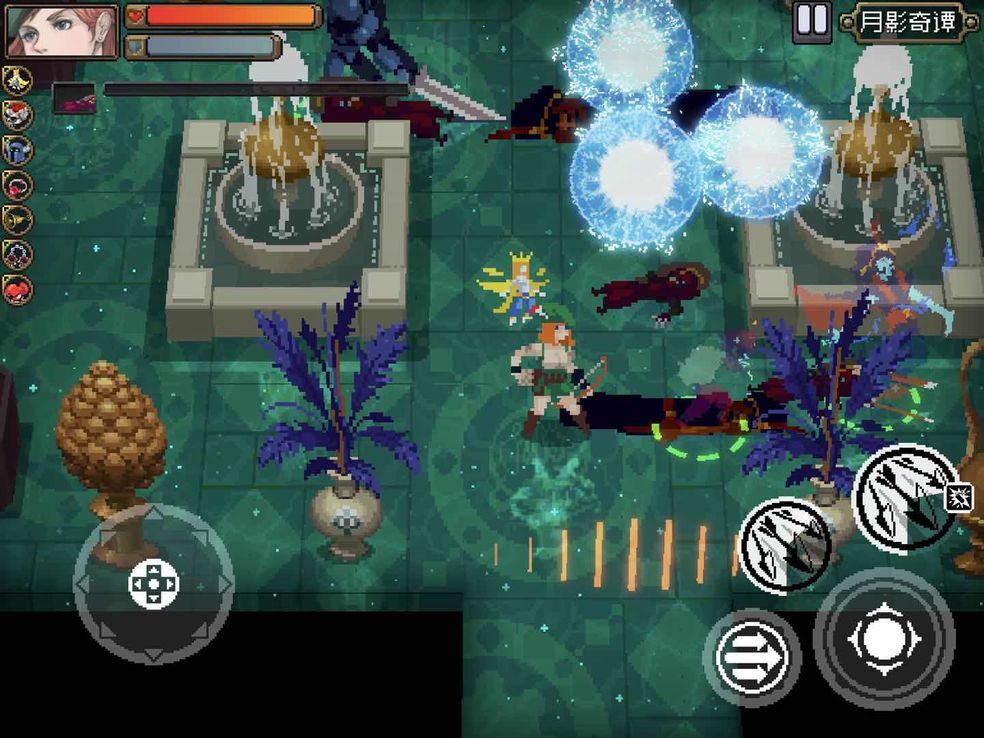The image size is (984, 738).
Task: Choose the red-capped skull relic icon
Action: click(18, 115)
